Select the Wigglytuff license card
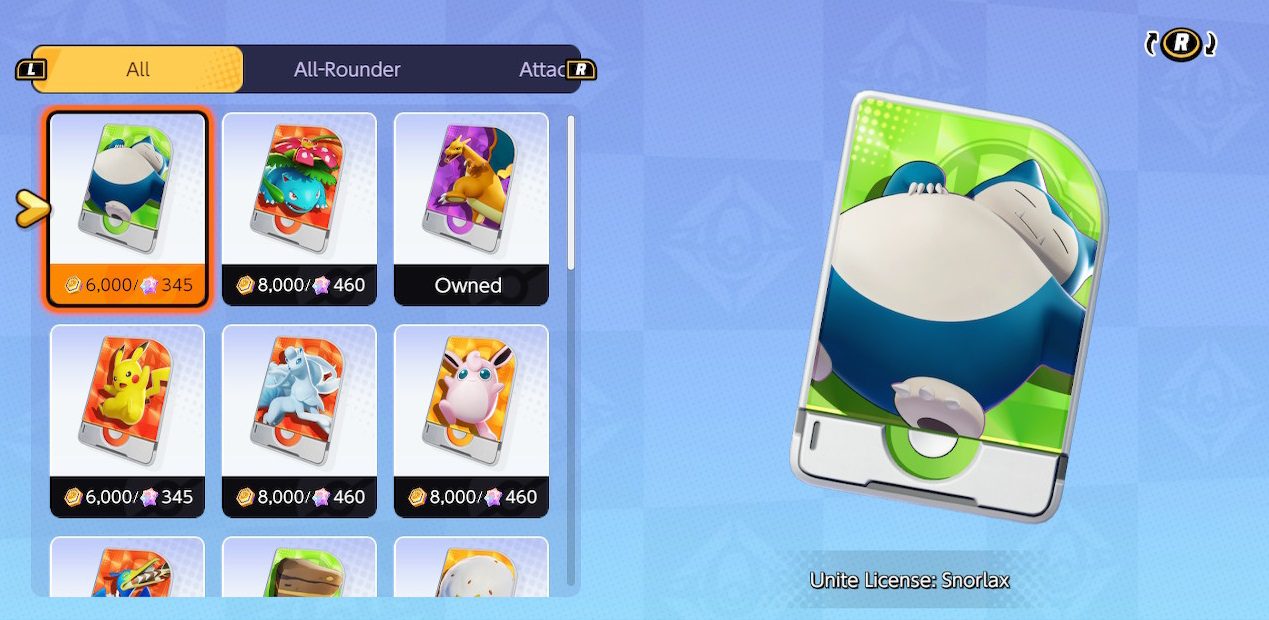Viewport: 1269px width, 620px height. coord(471,420)
